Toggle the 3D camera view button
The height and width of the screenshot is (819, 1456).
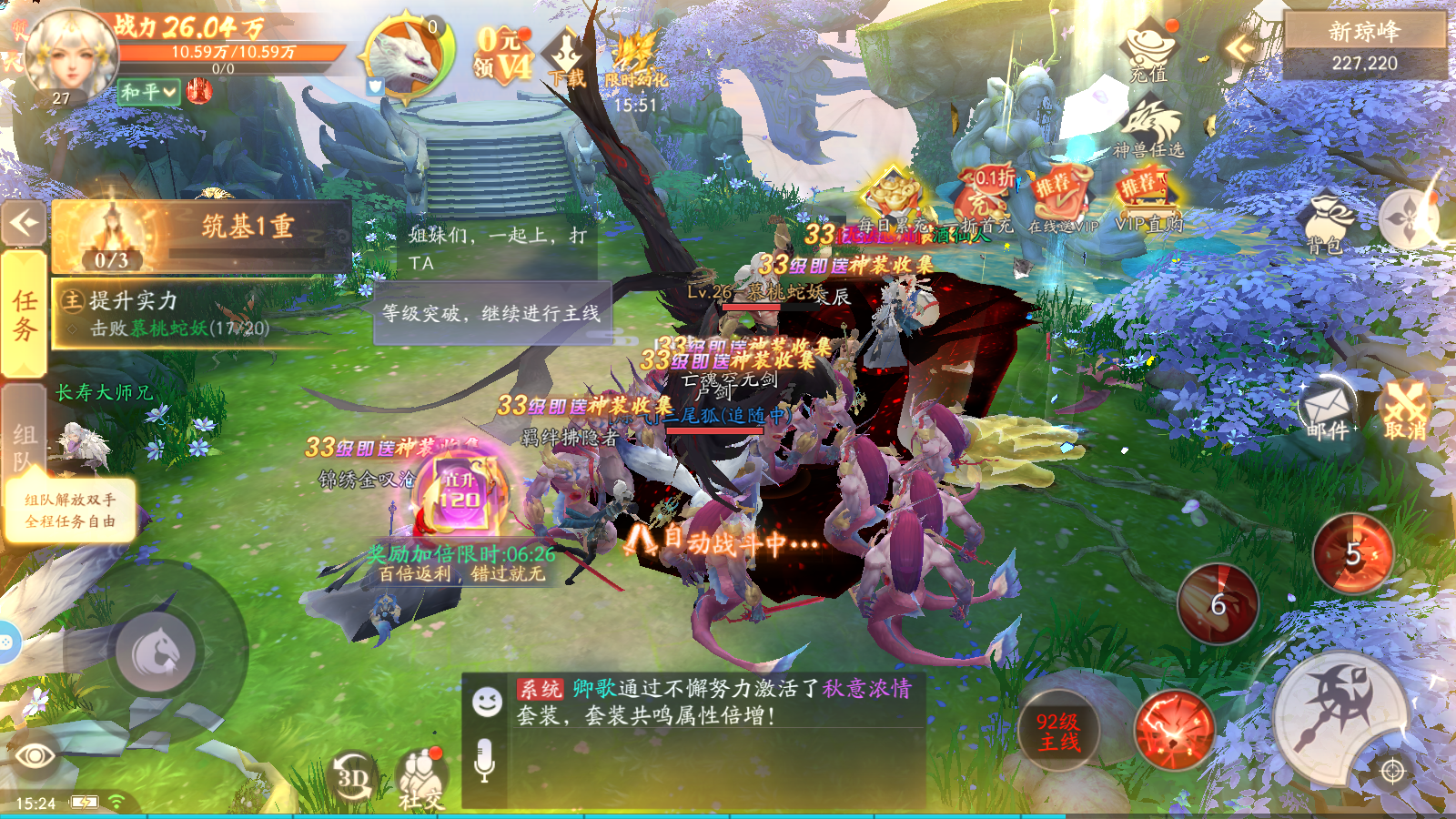349,771
